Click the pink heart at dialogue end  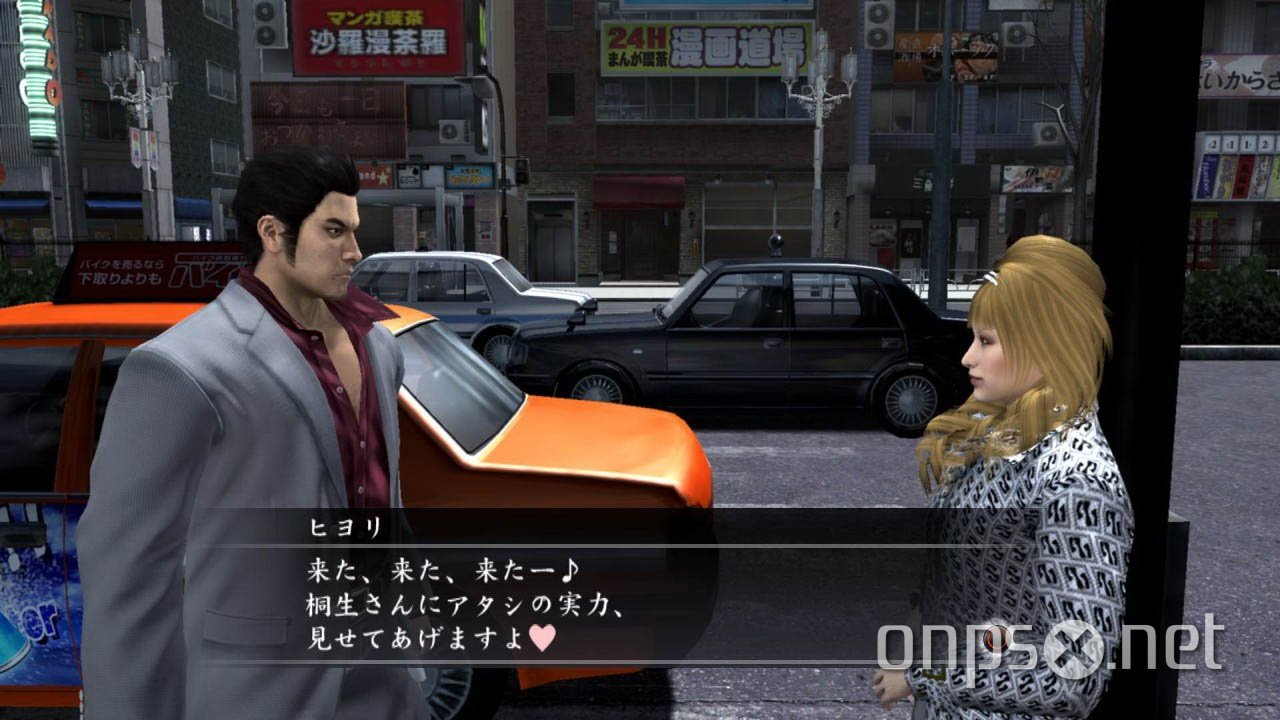point(541,639)
